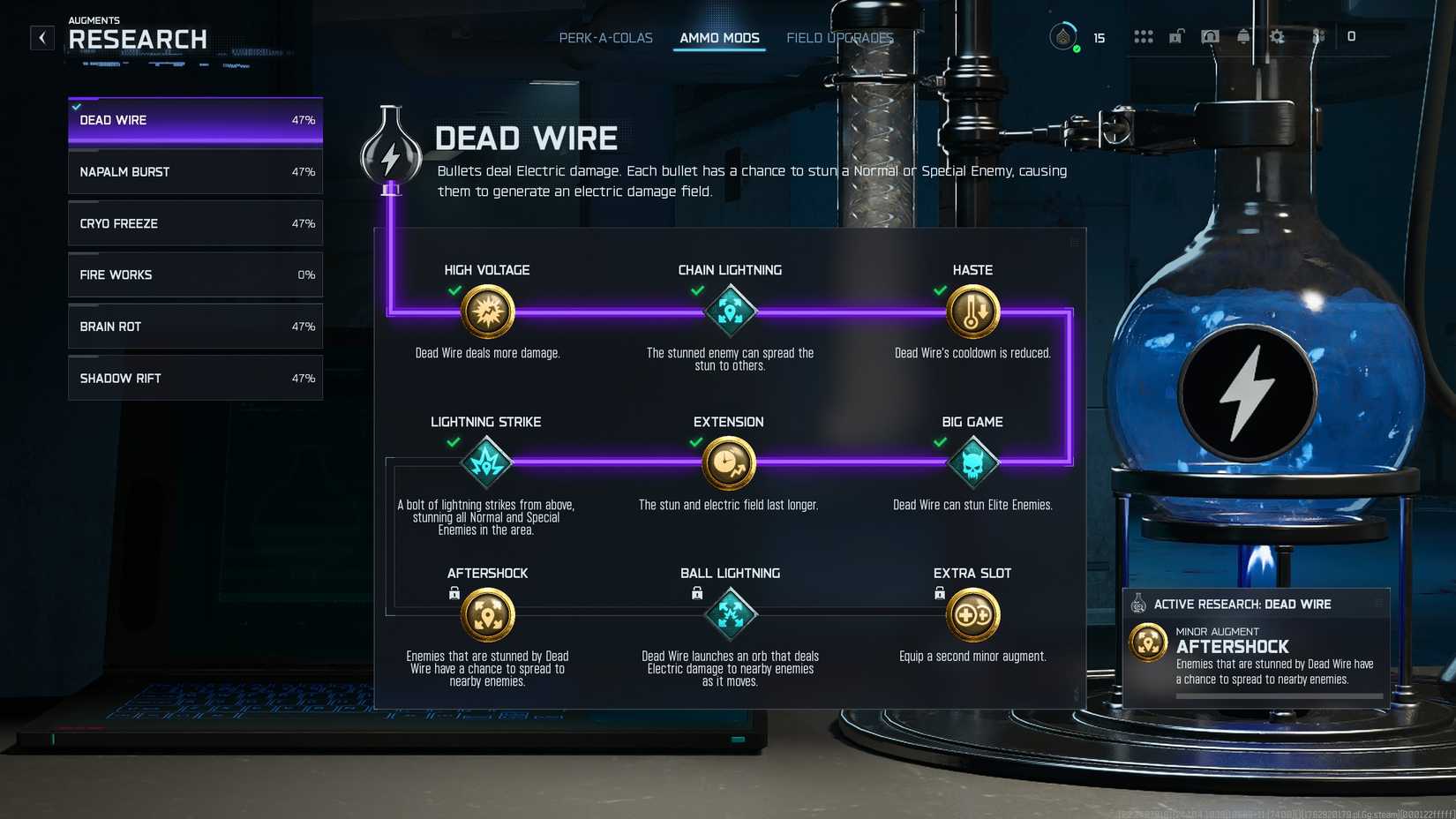Click the Aftershock research progress bar
The image size is (1456, 819).
coord(1278,696)
